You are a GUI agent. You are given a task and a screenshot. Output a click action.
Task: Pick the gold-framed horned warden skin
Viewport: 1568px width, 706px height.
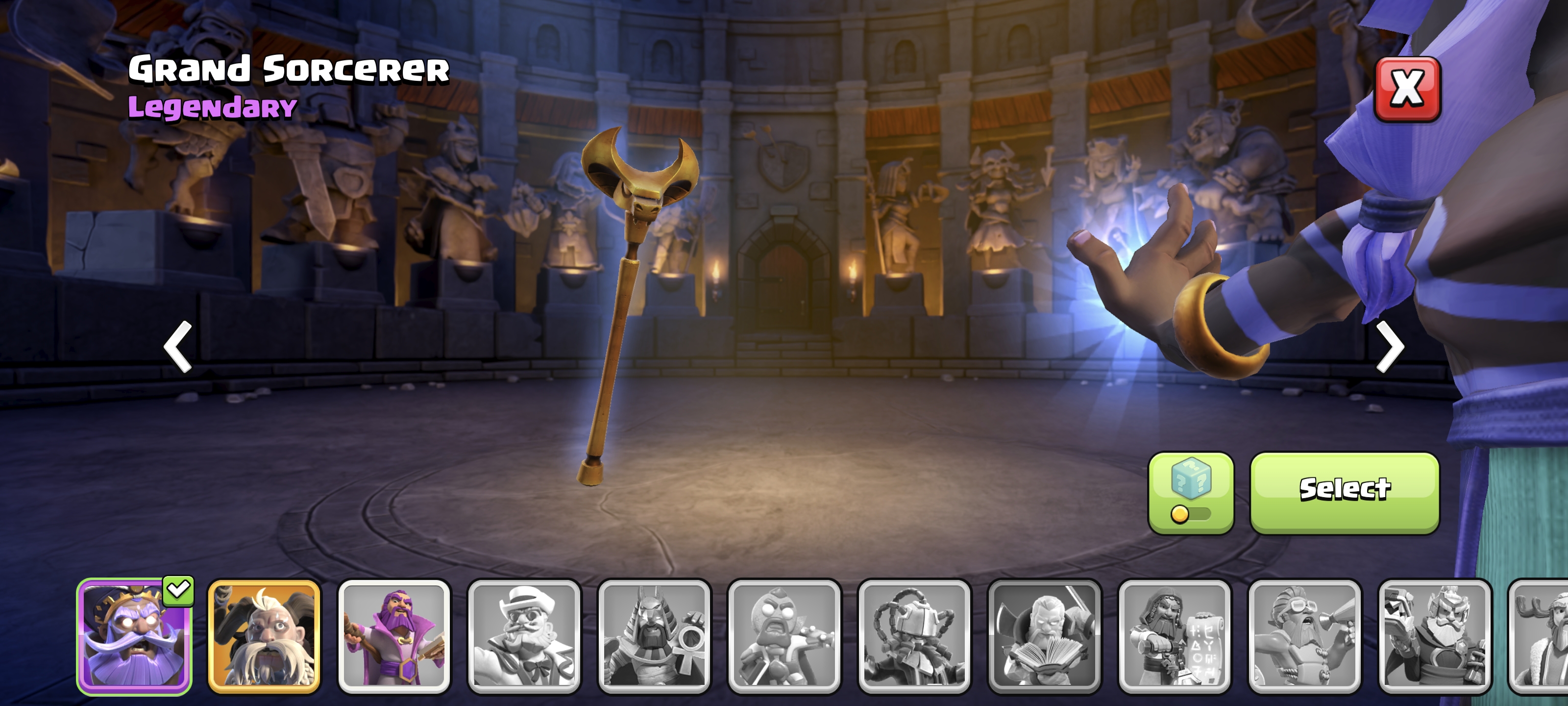pyautogui.click(x=264, y=636)
